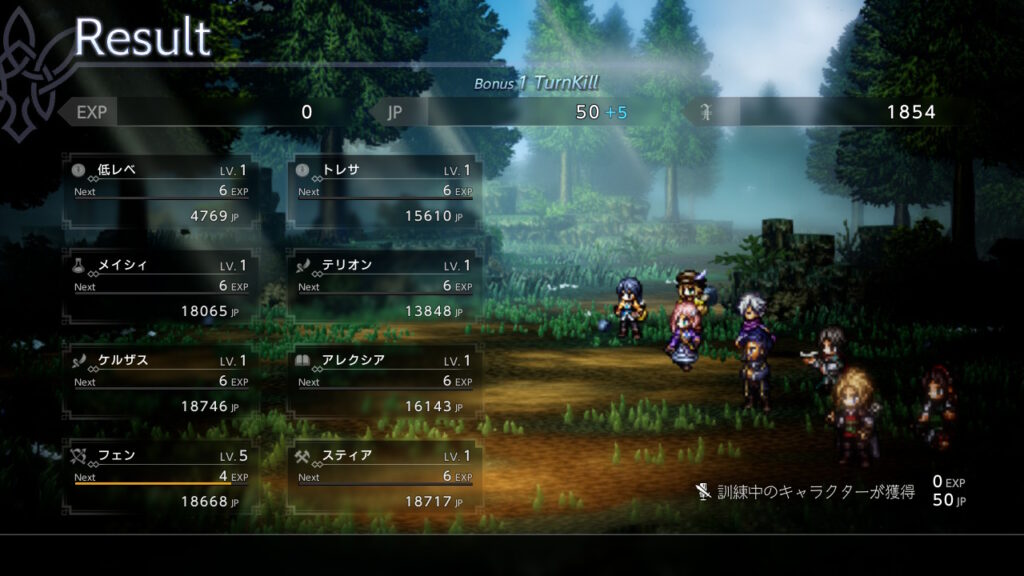This screenshot has height=576, width=1024.
Task: Open the ケルザス character card
Action: coord(160,383)
